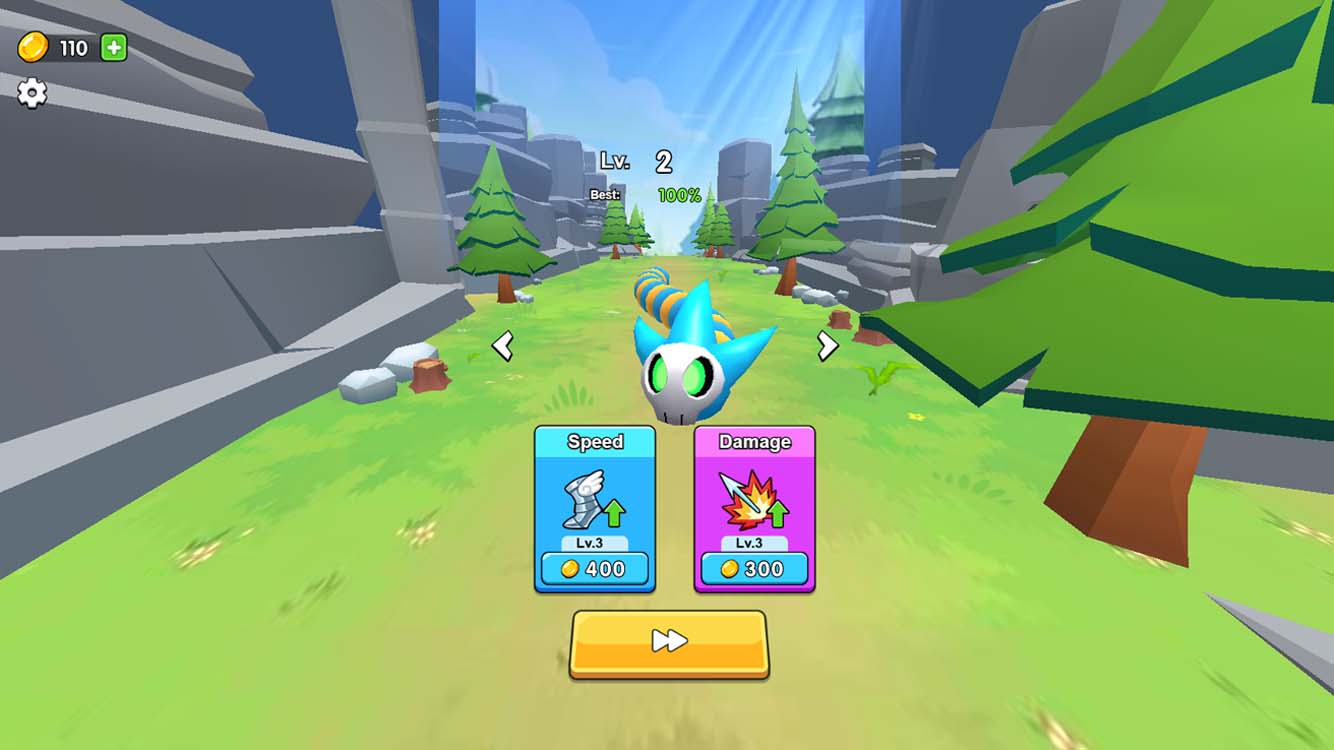The height and width of the screenshot is (750, 1334).
Task: Click the left navigation chevron
Action: coord(503,346)
